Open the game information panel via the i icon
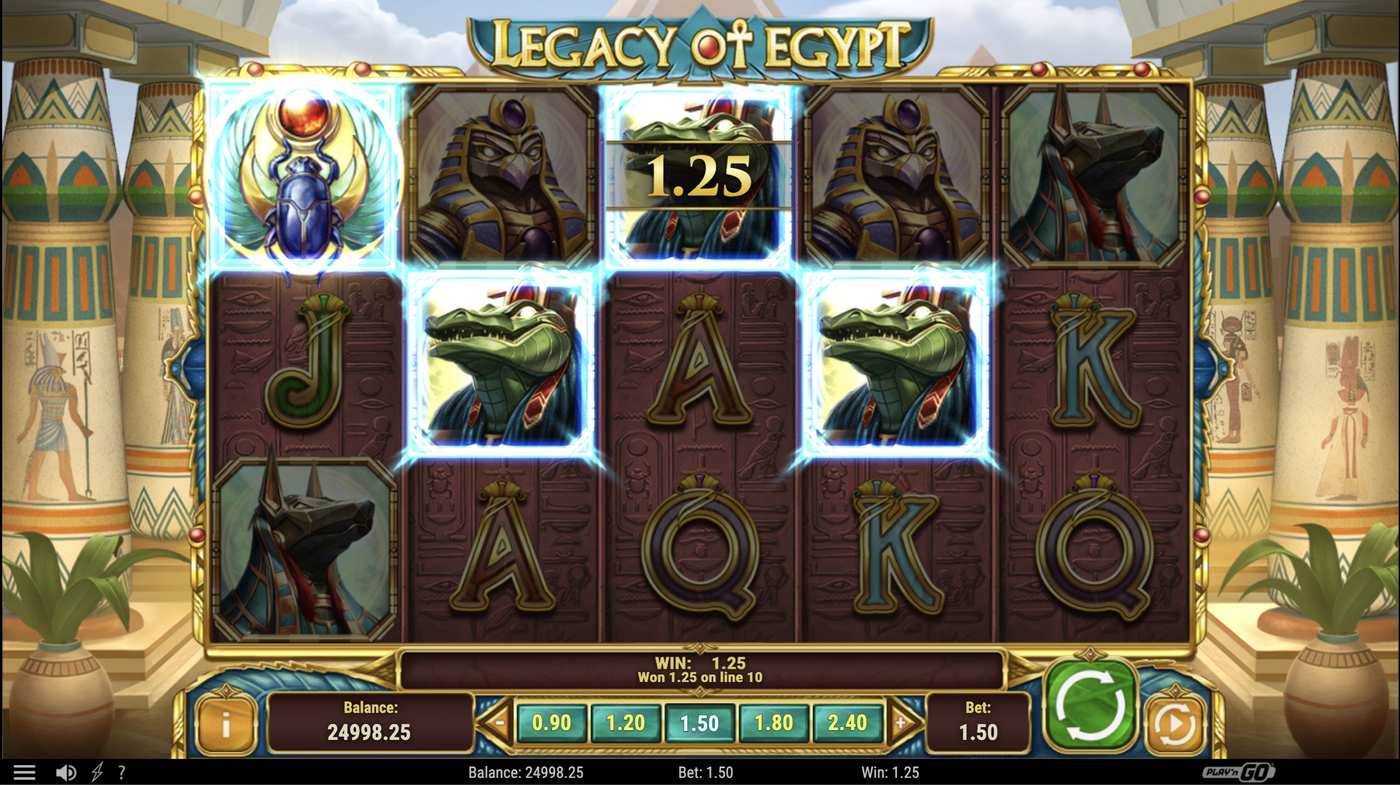This screenshot has width=1400, height=785. tap(224, 722)
